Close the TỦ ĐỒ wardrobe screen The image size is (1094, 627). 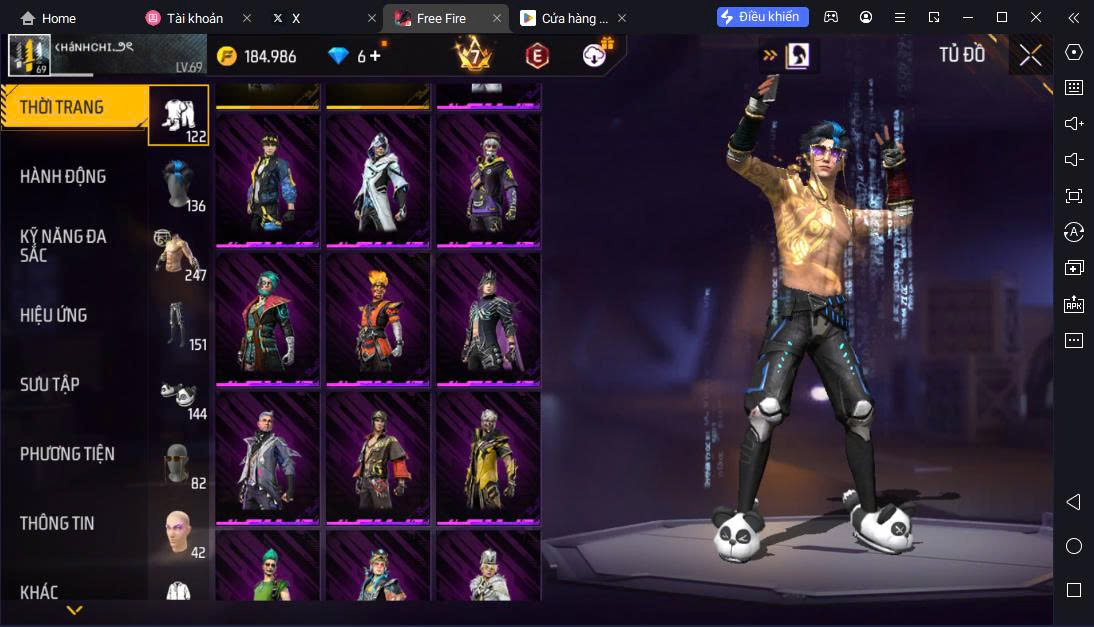[x=1030, y=56]
